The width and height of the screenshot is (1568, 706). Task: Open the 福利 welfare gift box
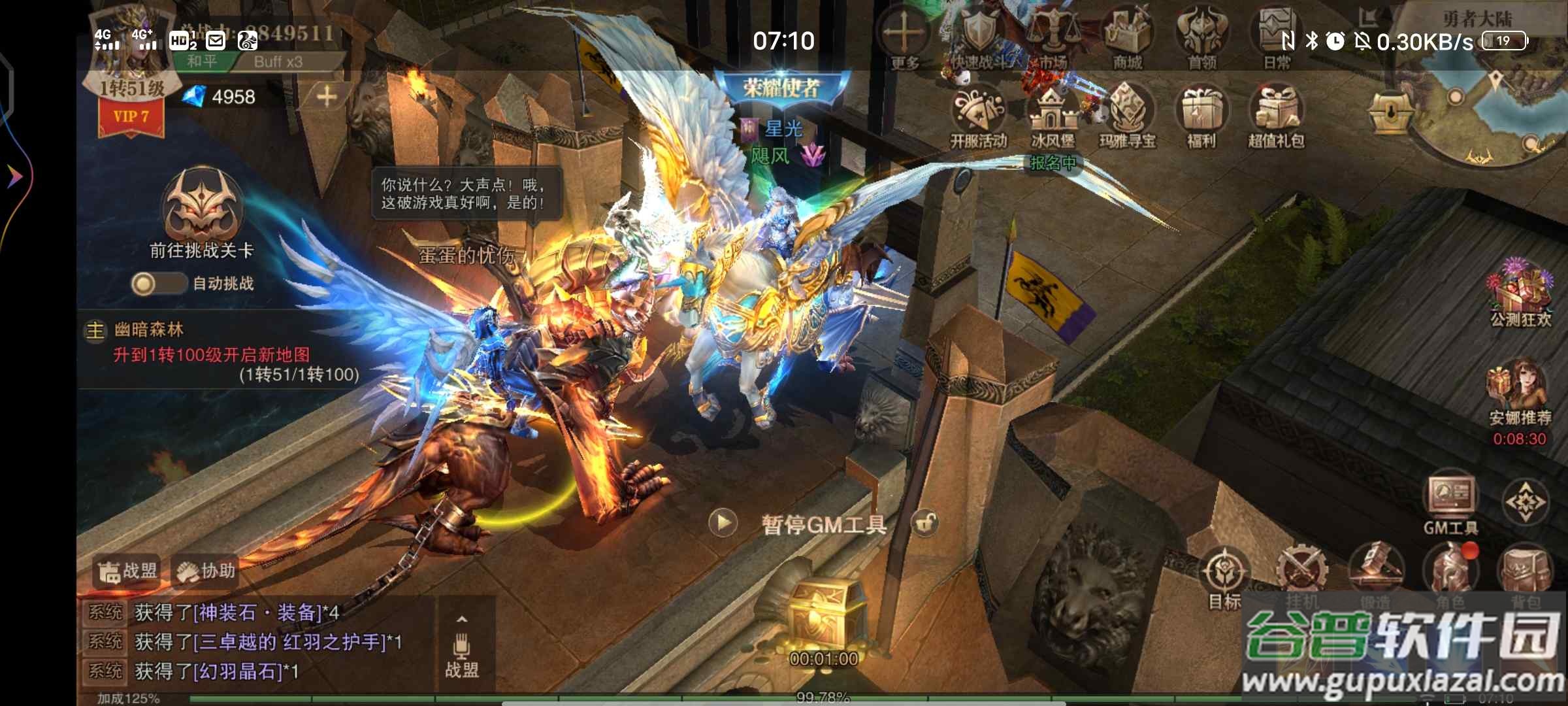point(1201,114)
